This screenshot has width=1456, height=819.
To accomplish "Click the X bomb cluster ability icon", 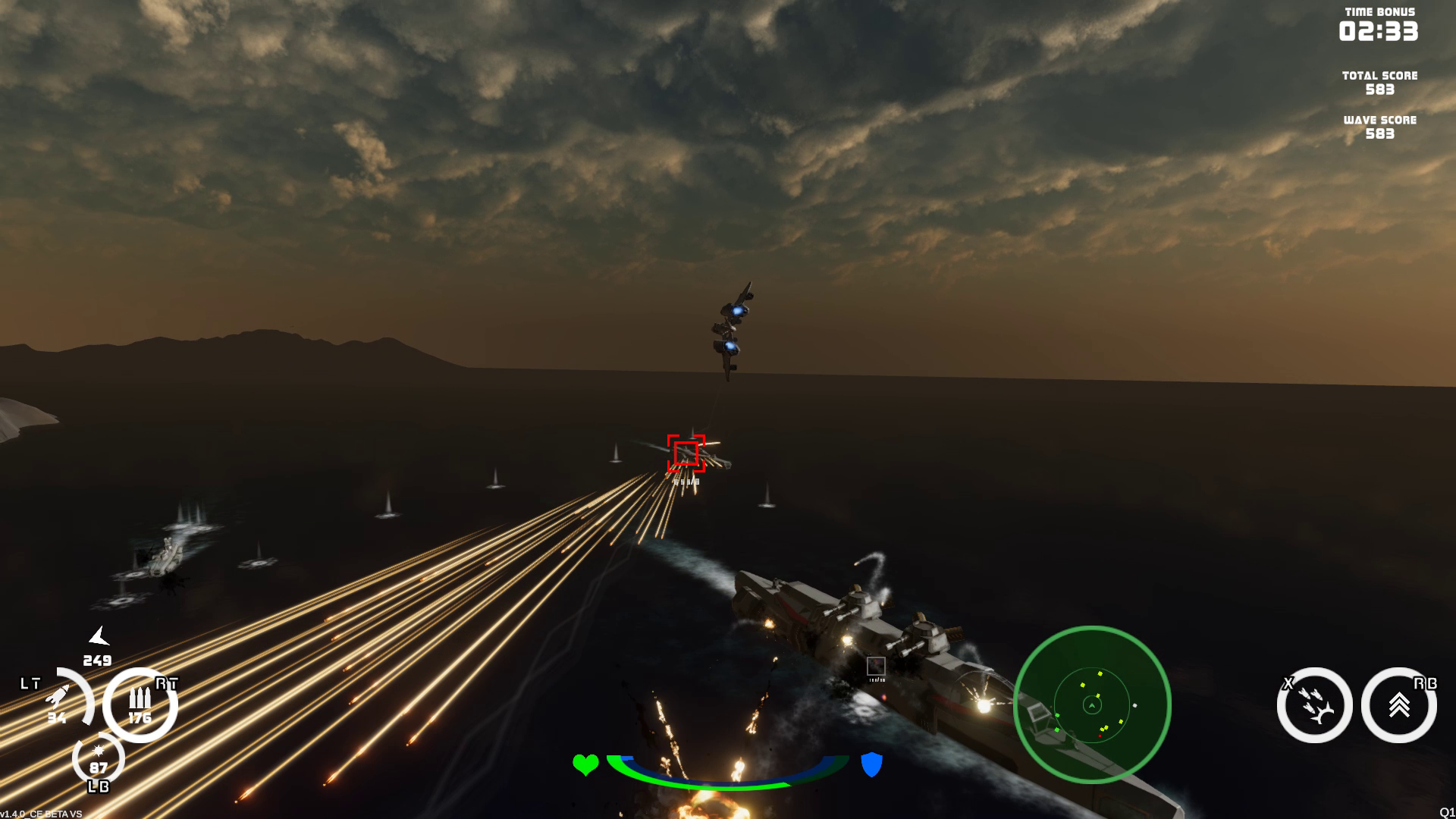I will tap(1316, 705).
